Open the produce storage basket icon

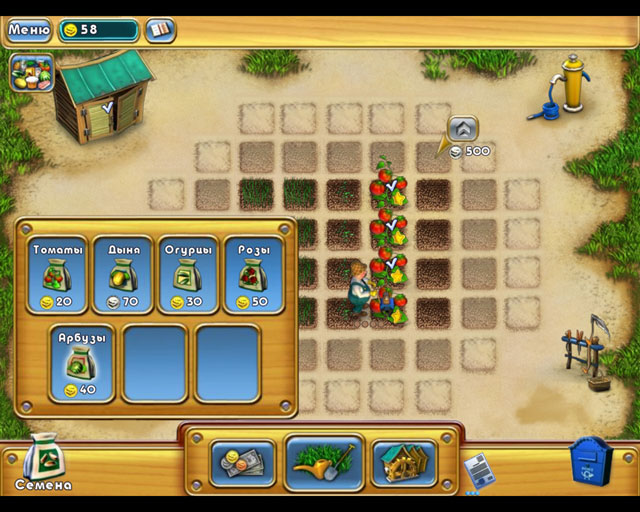[30, 74]
